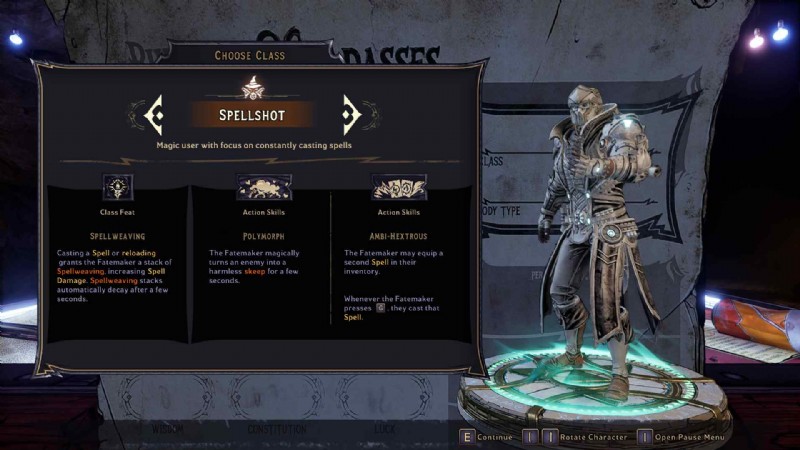
Task: Click the Spellshot class name banner
Action: (252, 115)
